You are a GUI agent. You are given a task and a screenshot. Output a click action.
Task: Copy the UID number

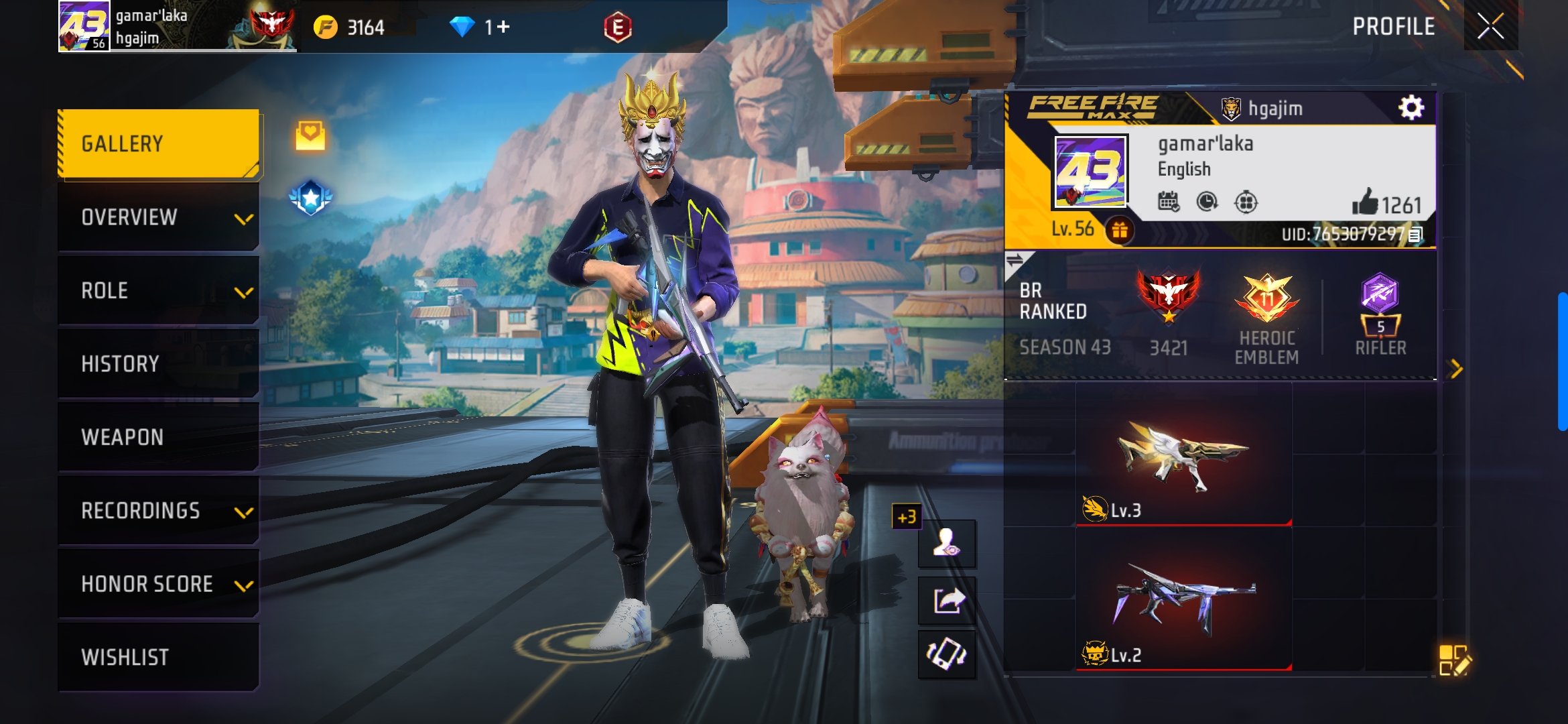1415,235
